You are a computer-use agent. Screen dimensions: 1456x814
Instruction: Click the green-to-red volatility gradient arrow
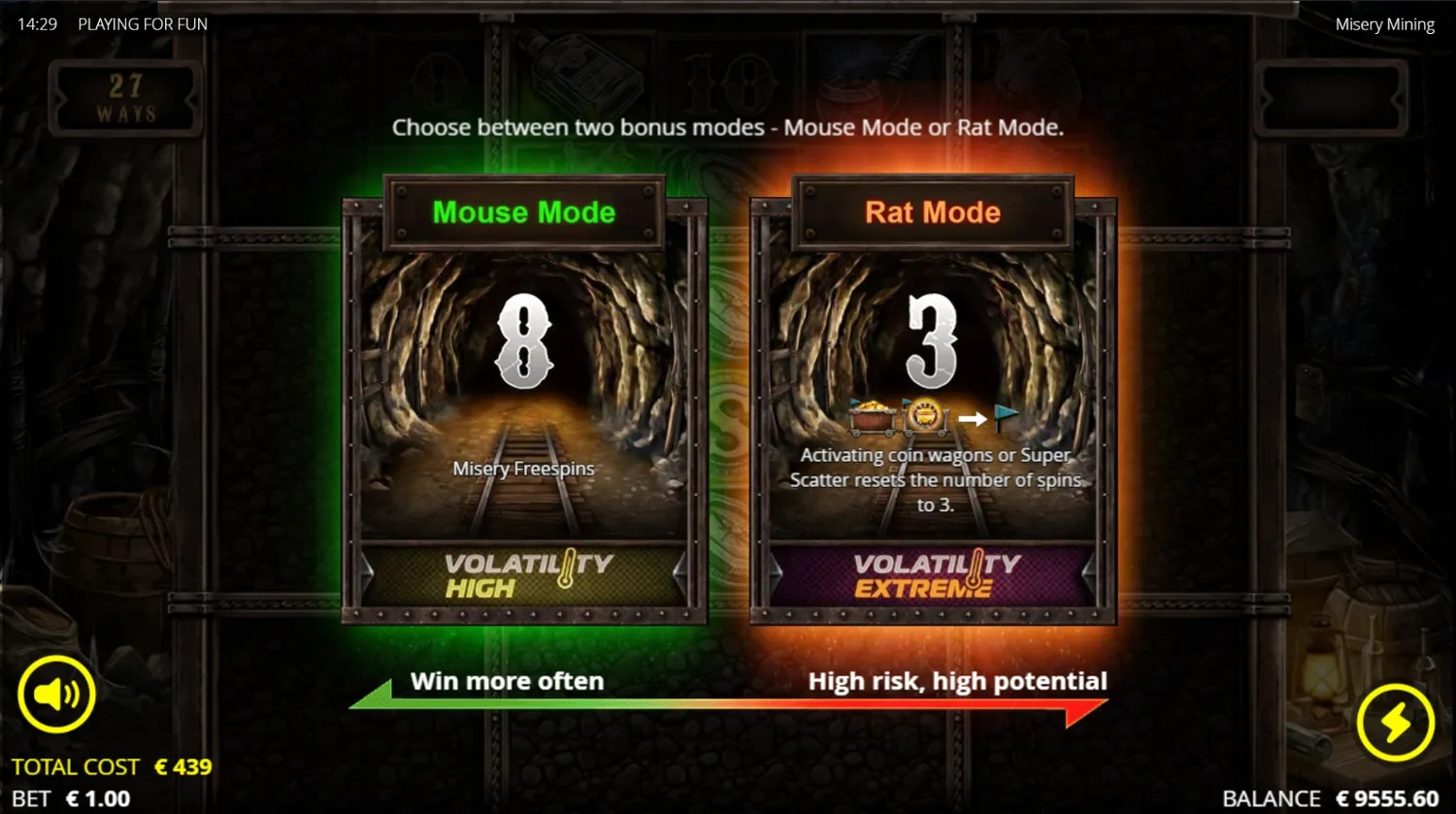(x=728, y=710)
